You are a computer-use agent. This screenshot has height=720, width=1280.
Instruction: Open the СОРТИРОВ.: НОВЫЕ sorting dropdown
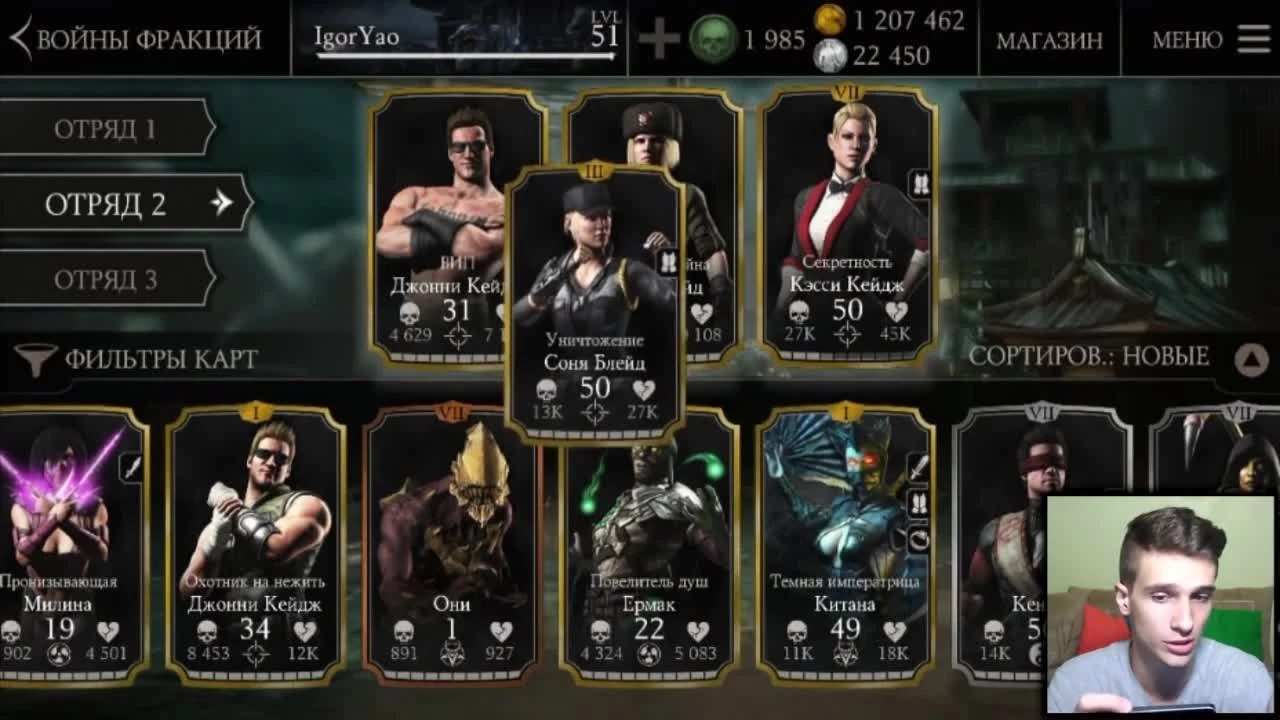tap(1090, 356)
